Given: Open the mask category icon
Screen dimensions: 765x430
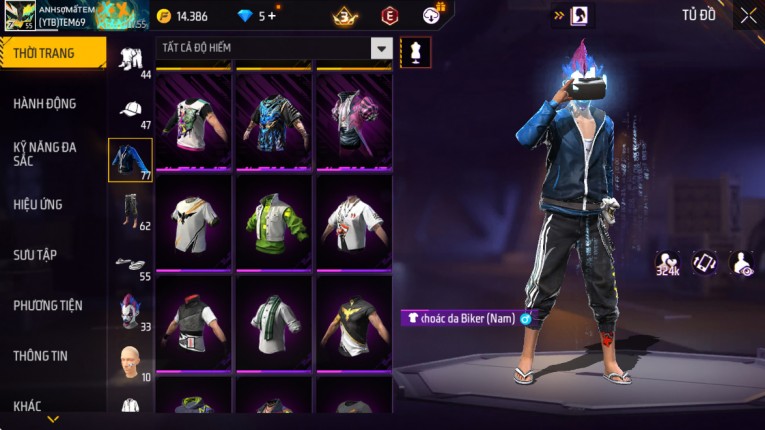Looking at the screenshot, I should [x=130, y=310].
